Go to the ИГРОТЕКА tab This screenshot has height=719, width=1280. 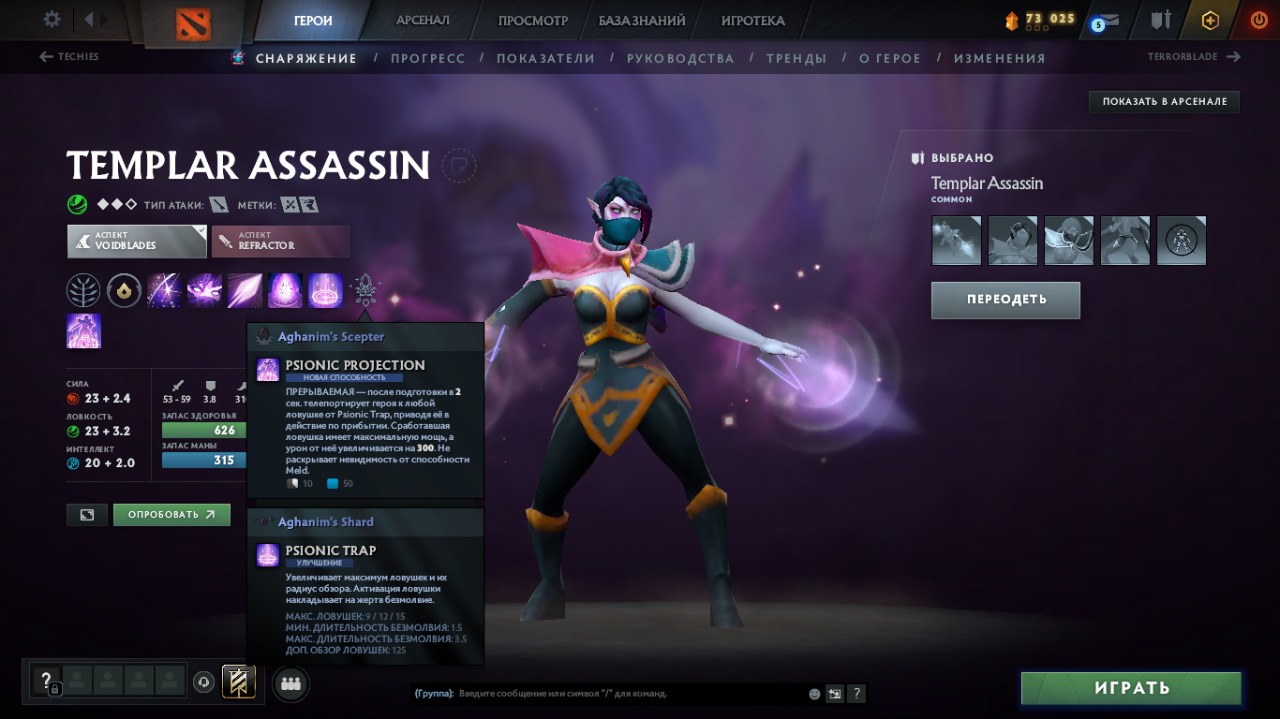(x=753, y=20)
